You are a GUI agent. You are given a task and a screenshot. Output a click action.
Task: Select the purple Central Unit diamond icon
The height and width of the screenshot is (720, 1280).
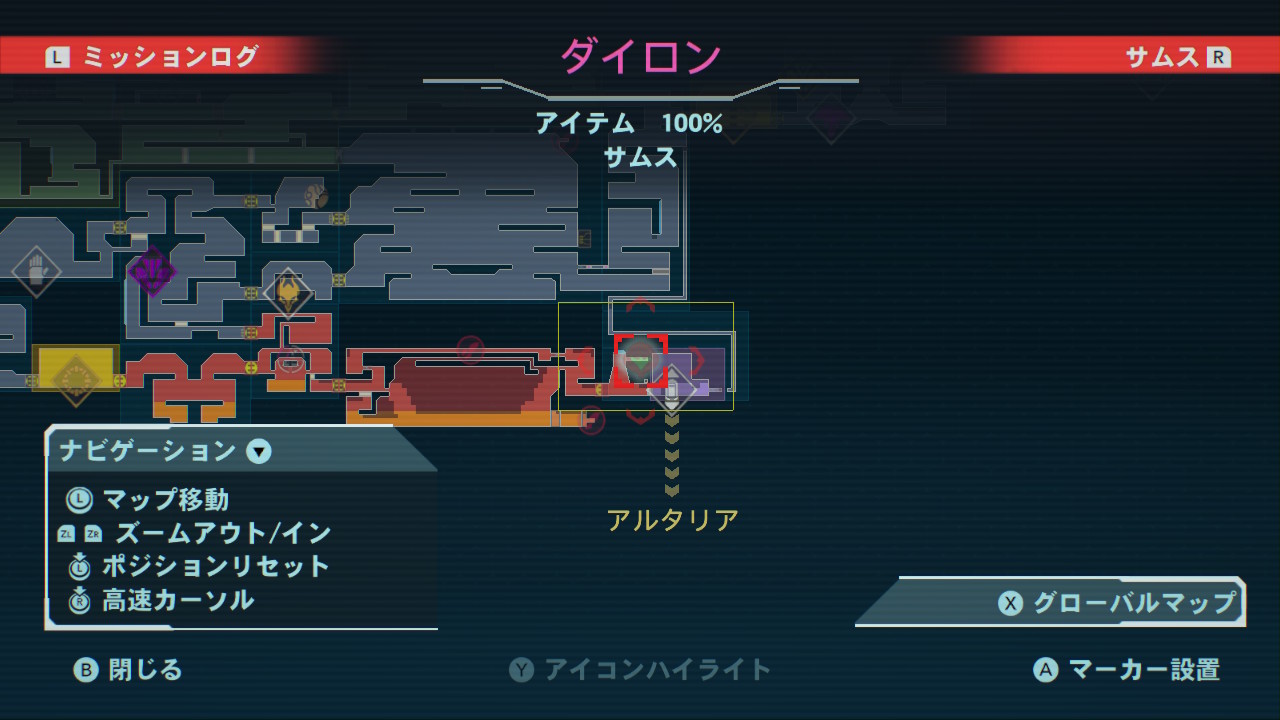tap(152, 270)
